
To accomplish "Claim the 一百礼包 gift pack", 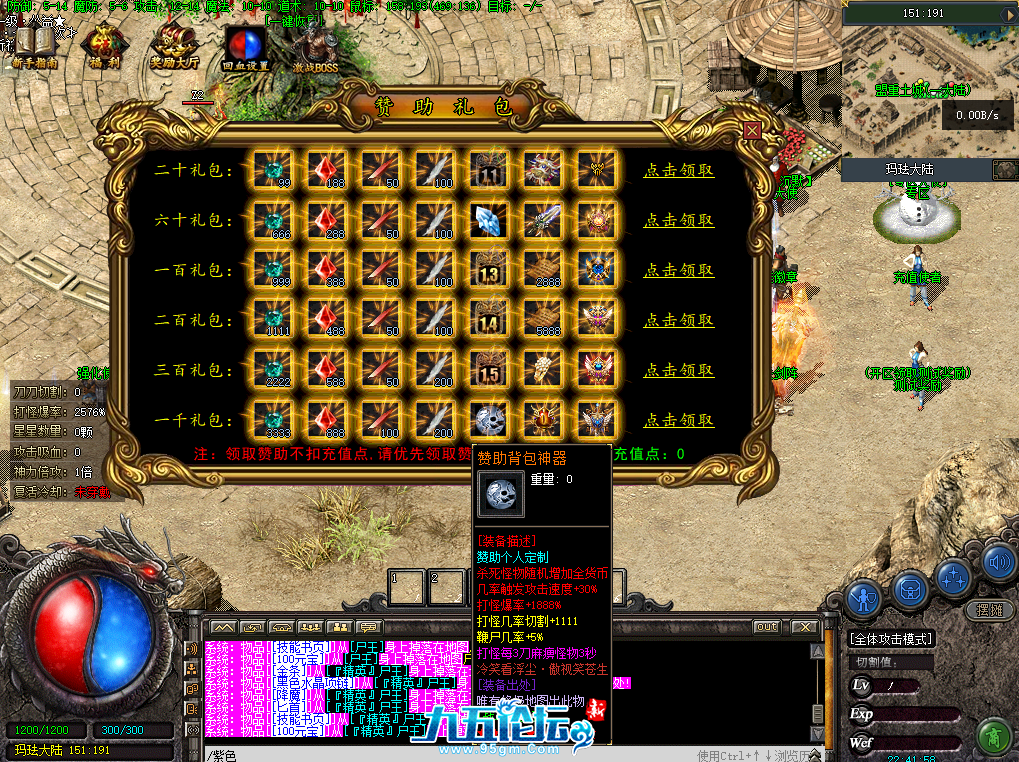I will [x=678, y=271].
